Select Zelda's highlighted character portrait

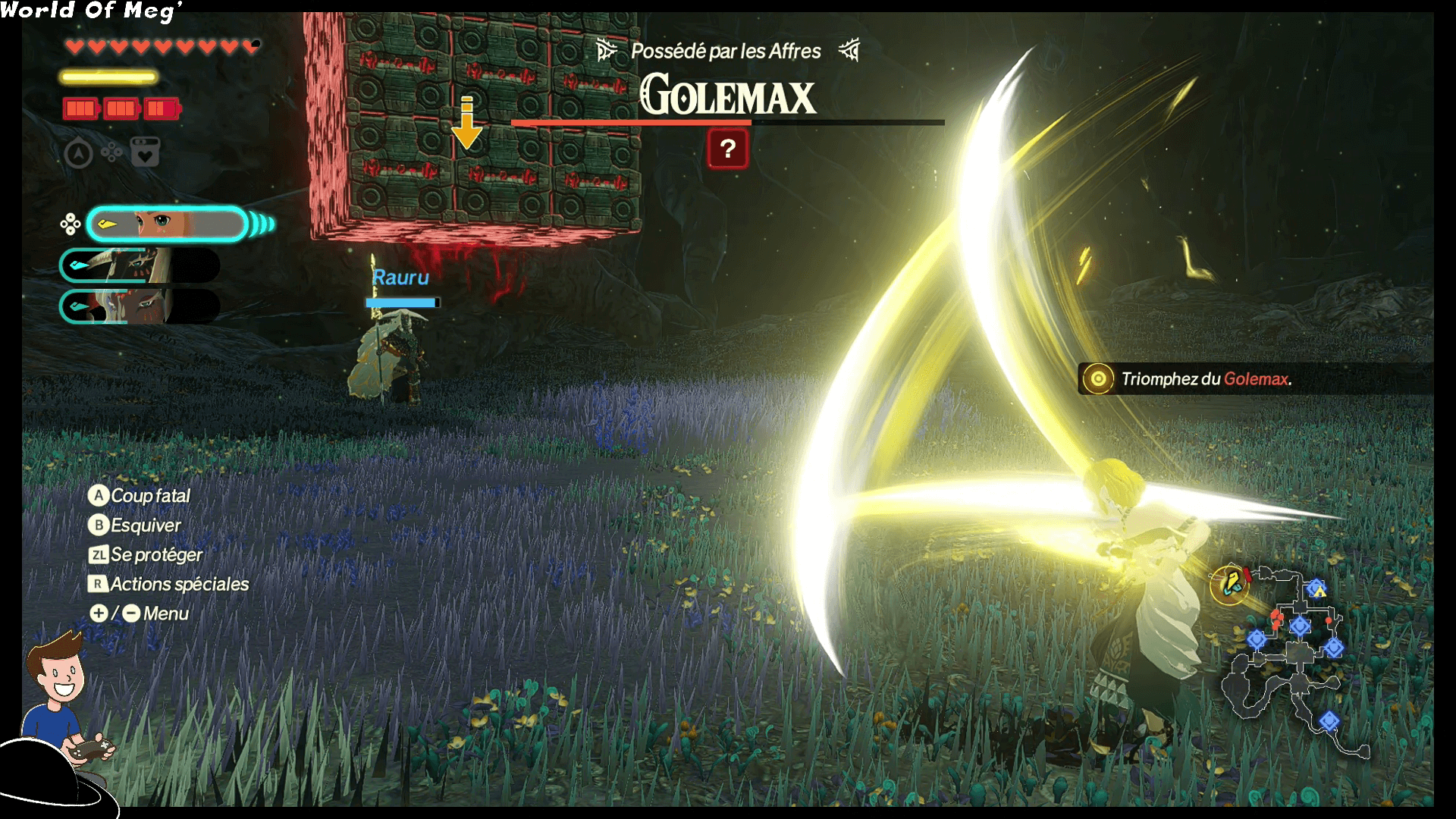(x=167, y=224)
